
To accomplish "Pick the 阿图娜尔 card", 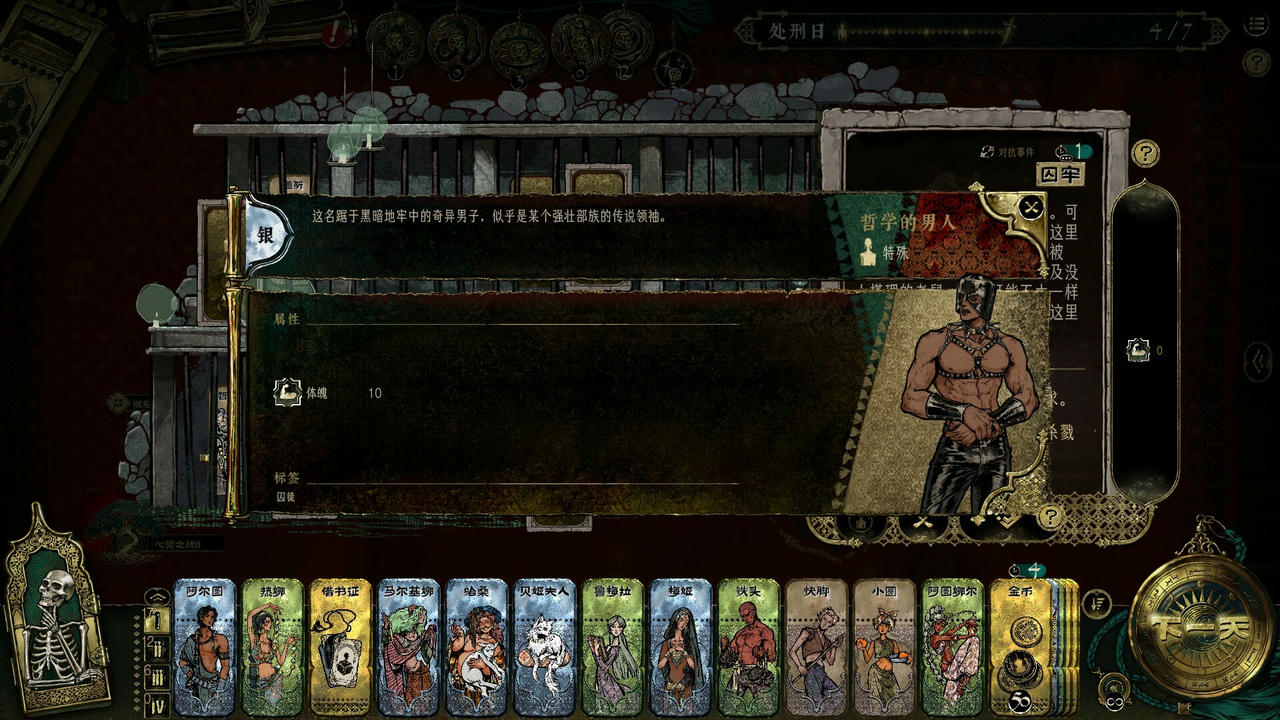I will (952, 647).
